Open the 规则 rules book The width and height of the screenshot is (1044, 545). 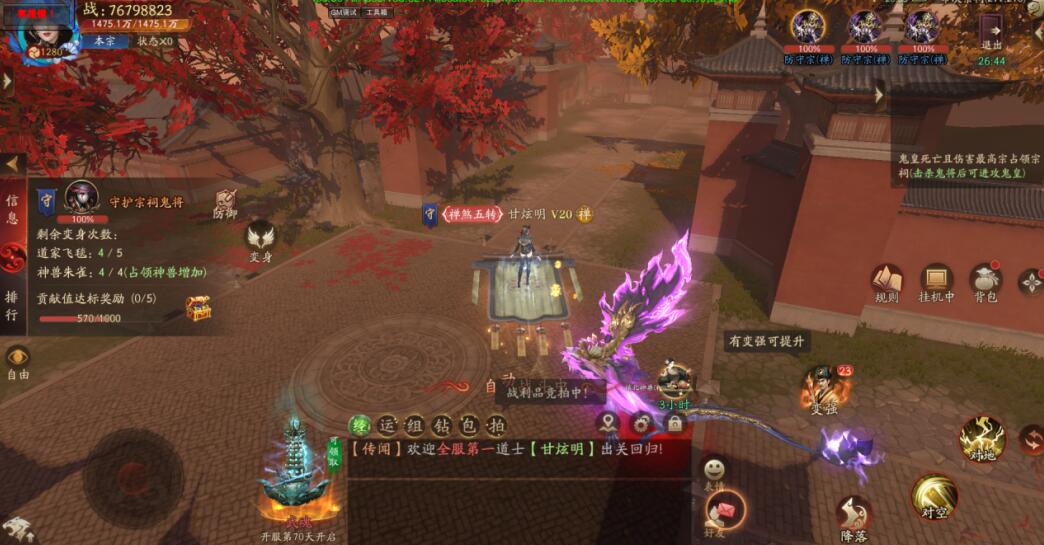coord(886,280)
